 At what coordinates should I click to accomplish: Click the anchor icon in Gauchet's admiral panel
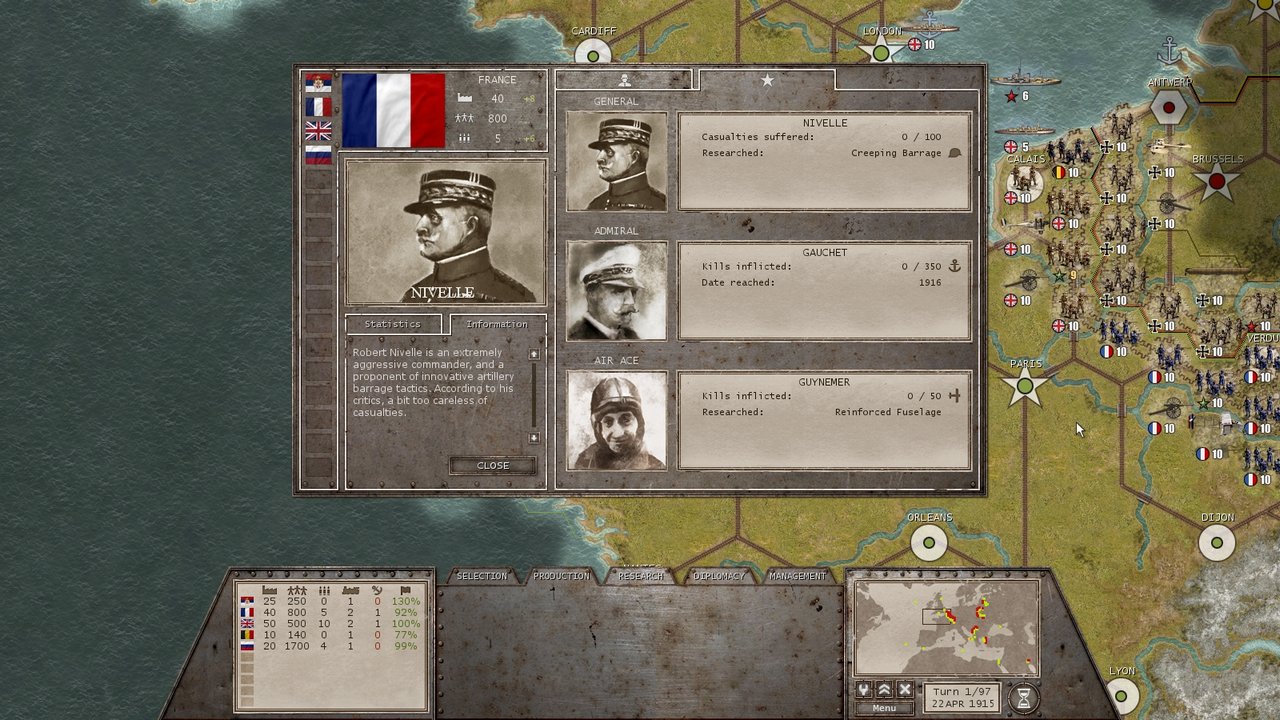[954, 267]
